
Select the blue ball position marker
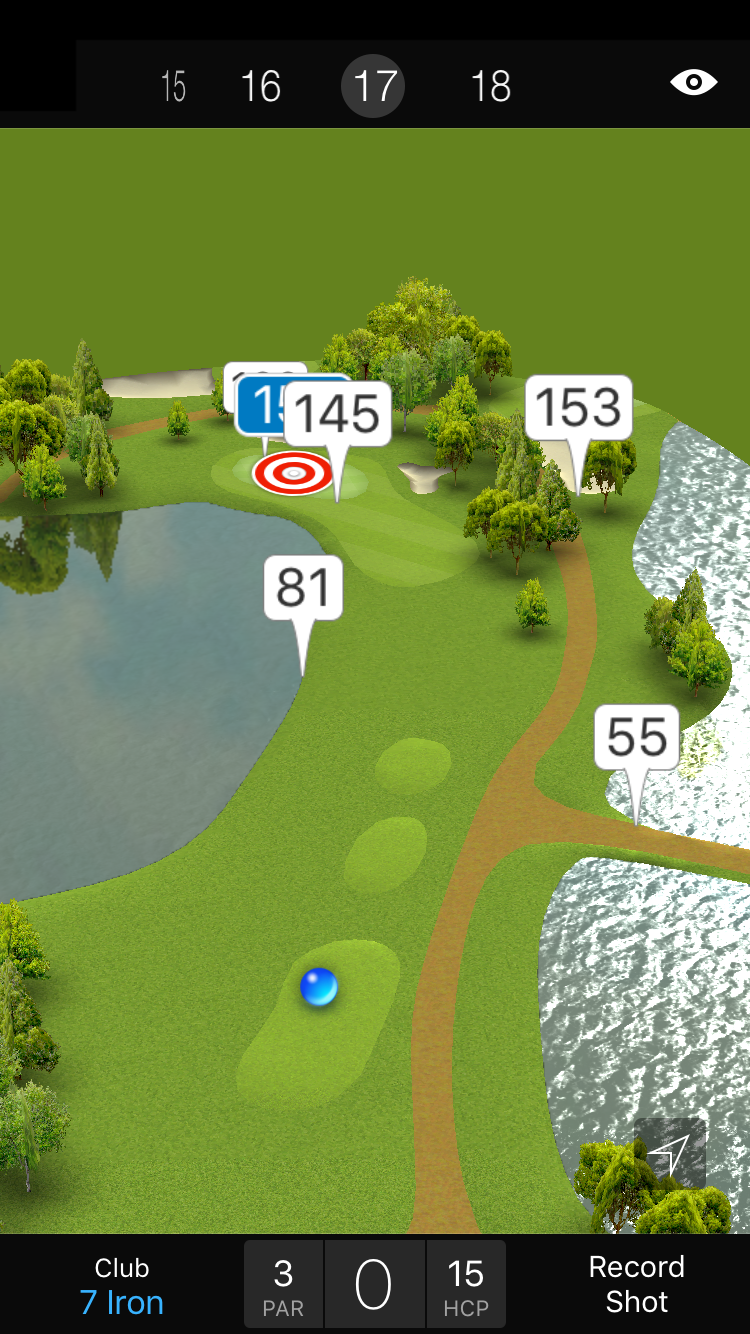coord(319,987)
